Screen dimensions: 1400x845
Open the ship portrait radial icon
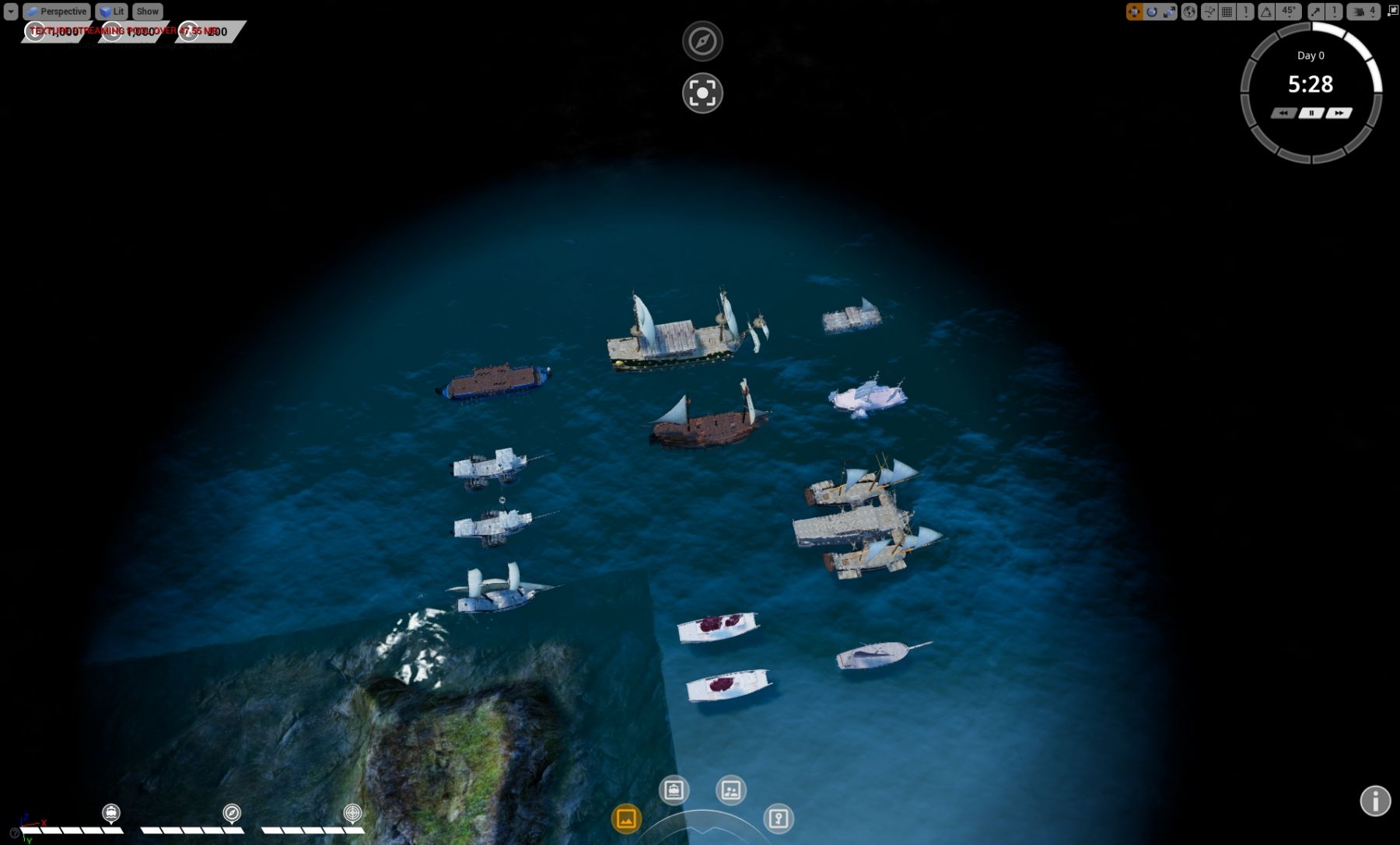(674, 791)
